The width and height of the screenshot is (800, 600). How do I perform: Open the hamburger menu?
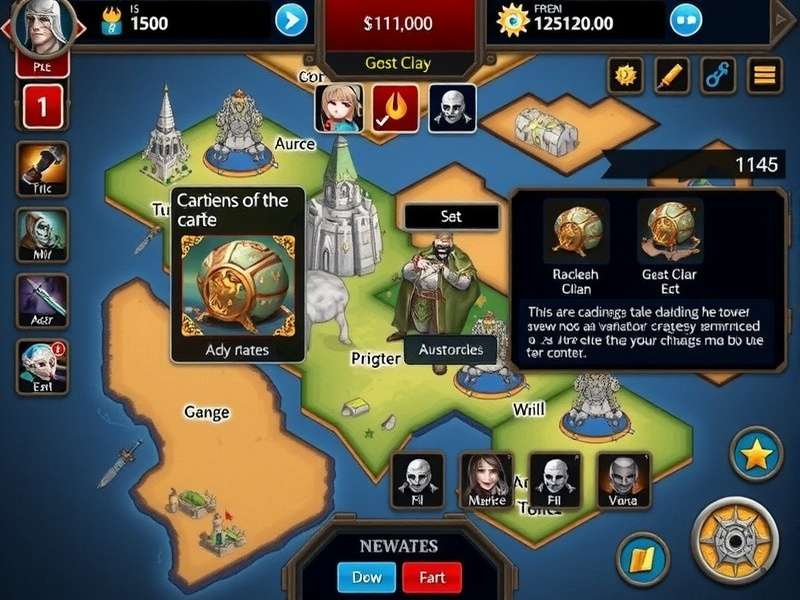pos(763,74)
